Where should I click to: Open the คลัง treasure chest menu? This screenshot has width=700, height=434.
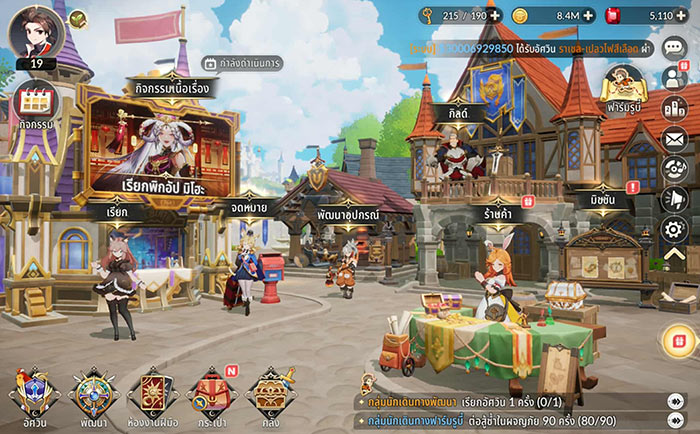coord(270,395)
